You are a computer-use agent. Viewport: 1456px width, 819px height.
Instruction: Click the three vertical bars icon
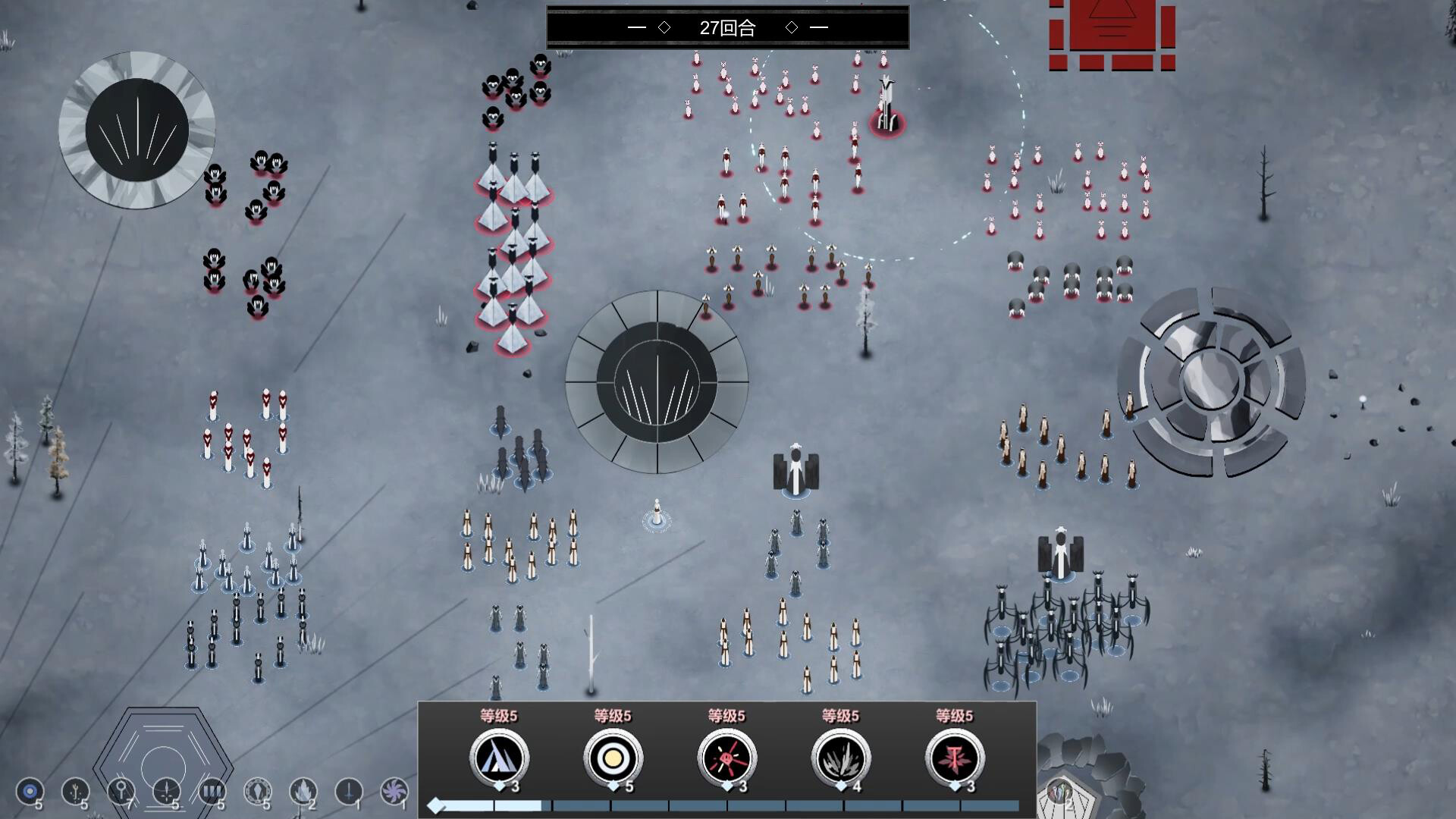[212, 792]
